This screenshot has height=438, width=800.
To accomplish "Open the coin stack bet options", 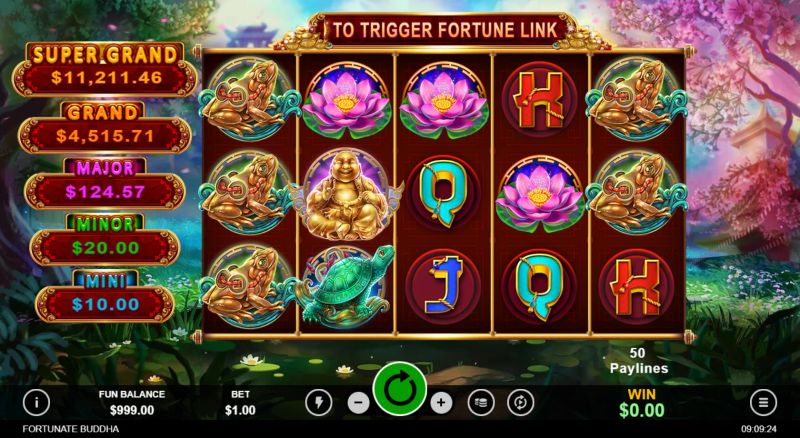I will (481, 402).
